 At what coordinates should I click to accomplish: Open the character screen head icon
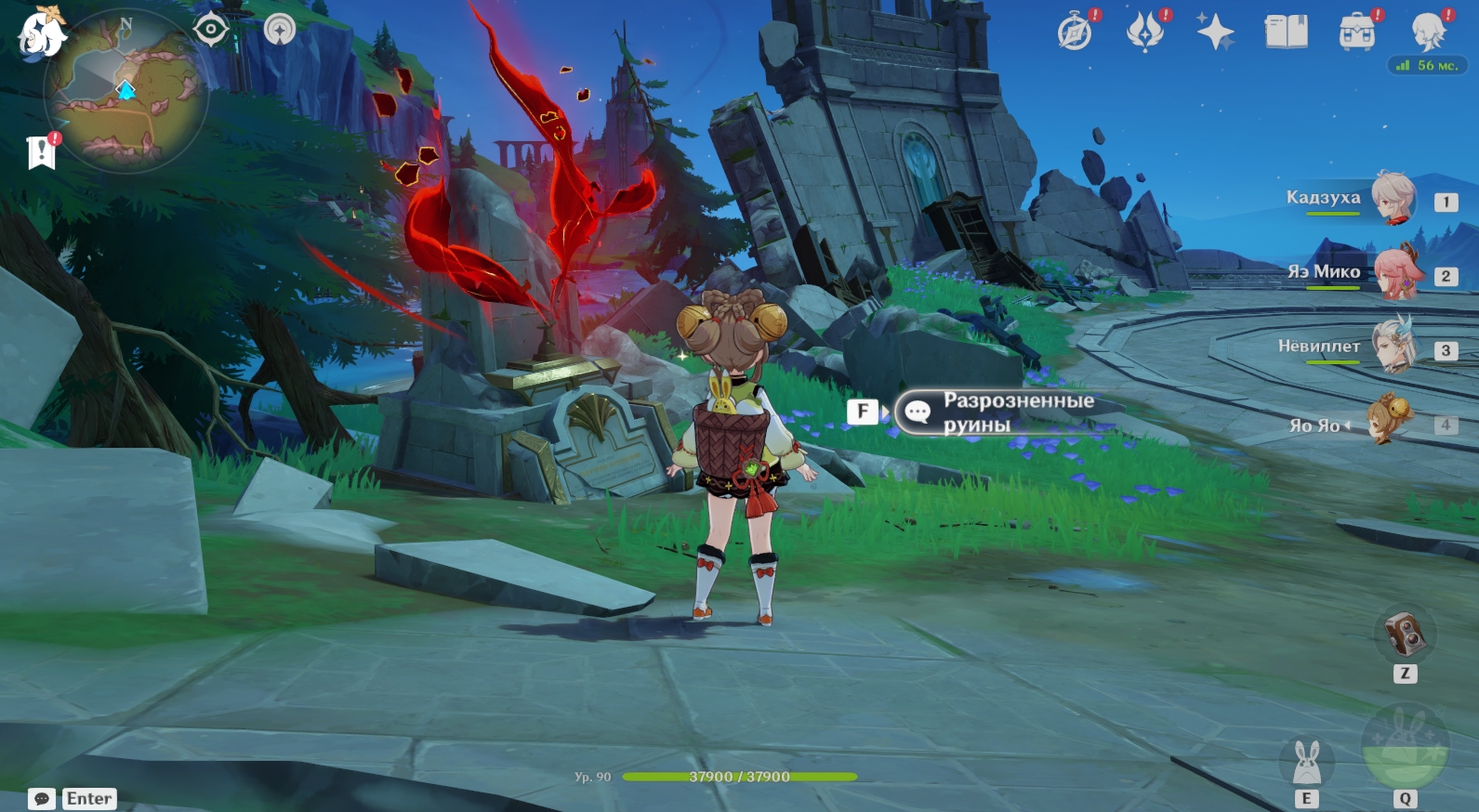[1427, 33]
